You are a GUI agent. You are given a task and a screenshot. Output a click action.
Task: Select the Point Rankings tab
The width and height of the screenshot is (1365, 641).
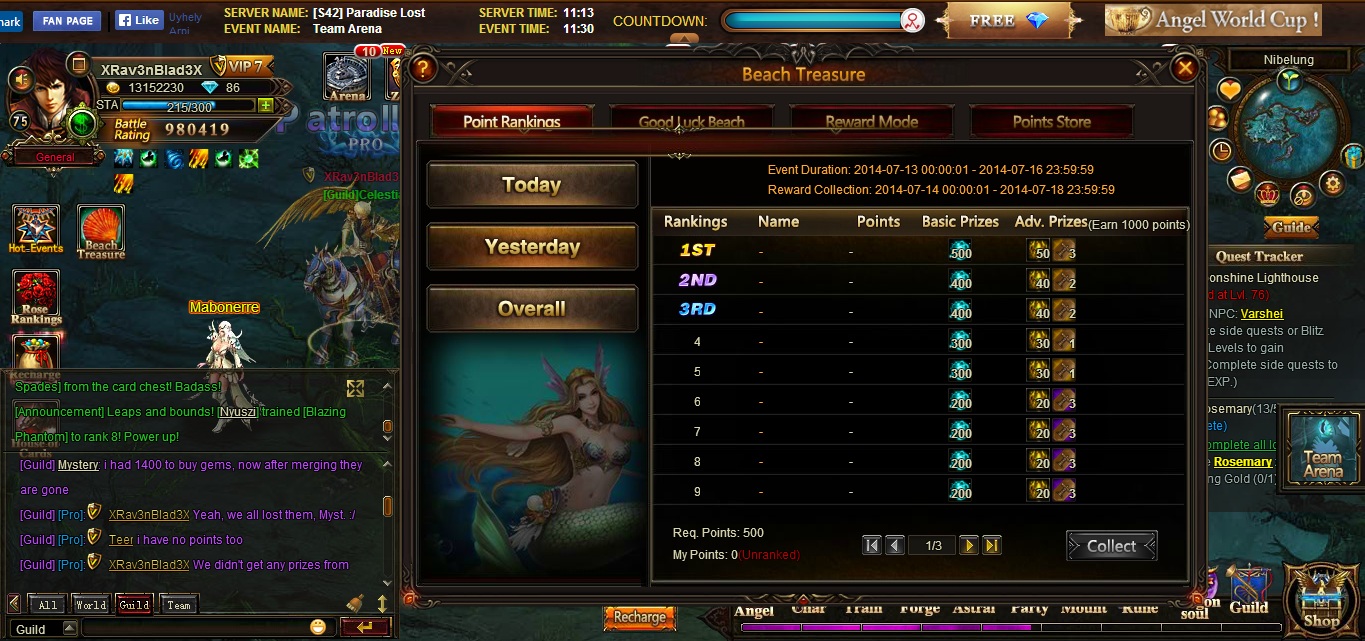[x=512, y=122]
